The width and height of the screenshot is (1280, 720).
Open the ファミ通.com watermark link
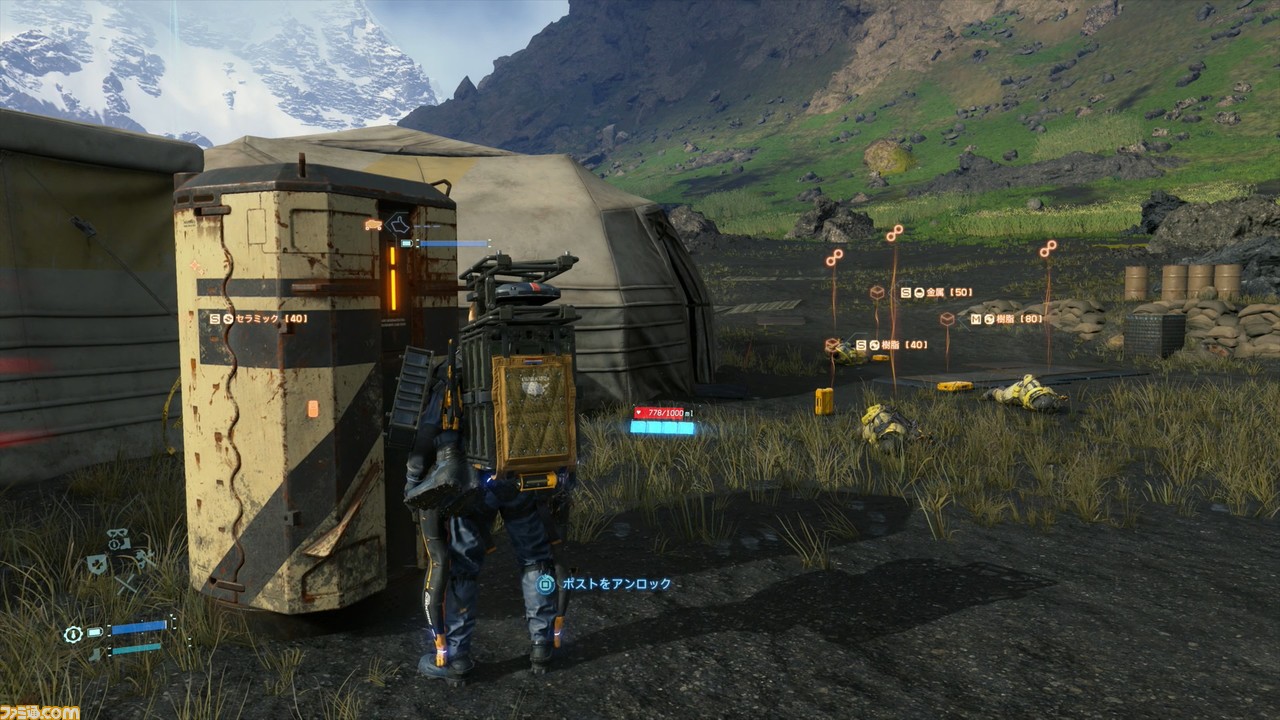click(x=40, y=711)
